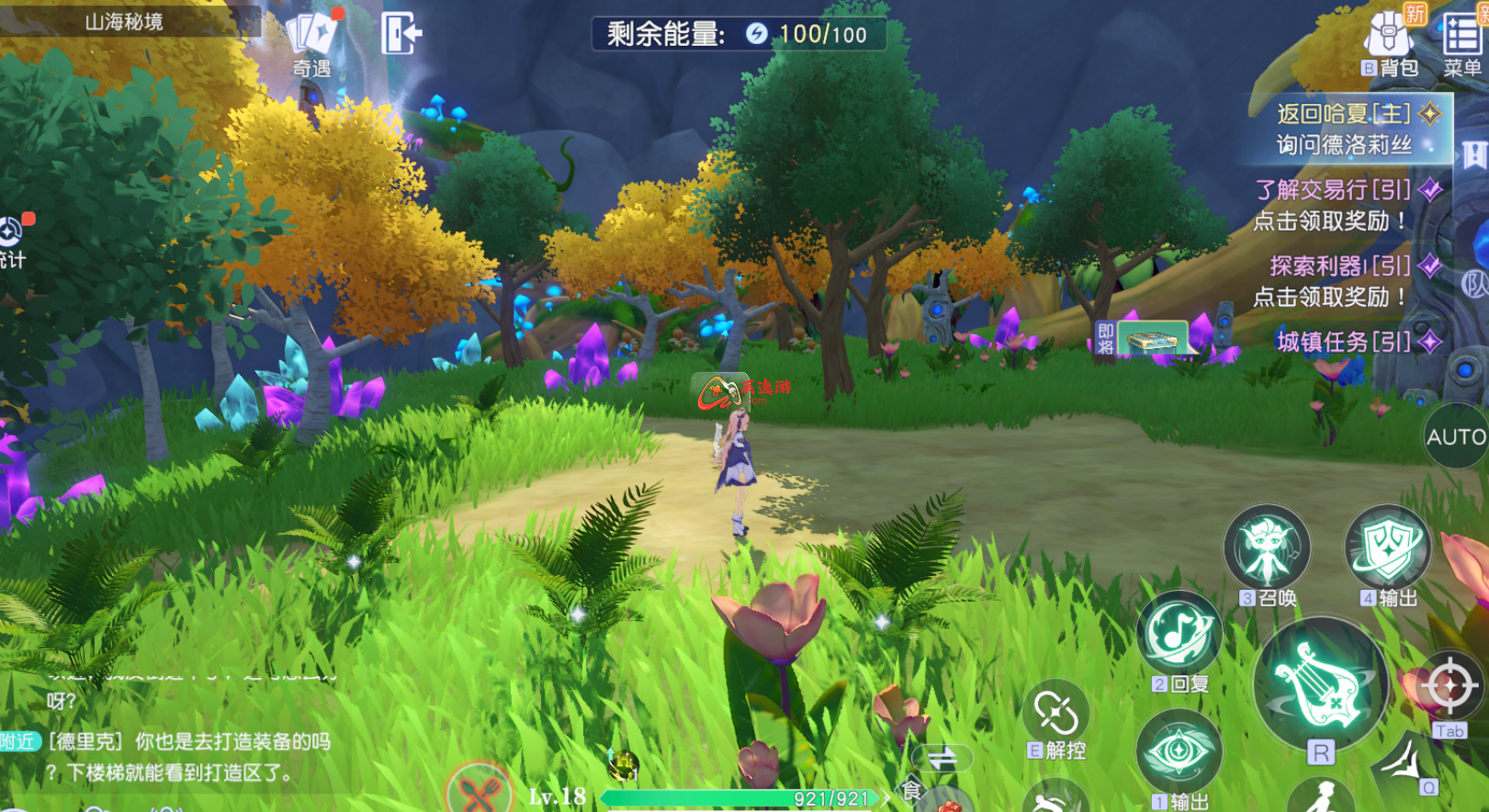This screenshot has width=1489, height=812.
Task: Toggle the AUTO battle button
Action: [x=1456, y=436]
